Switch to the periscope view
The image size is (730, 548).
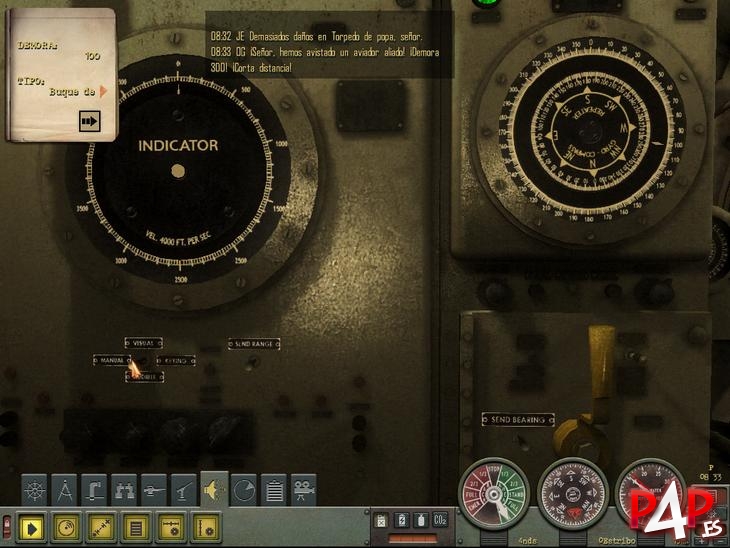(95, 489)
